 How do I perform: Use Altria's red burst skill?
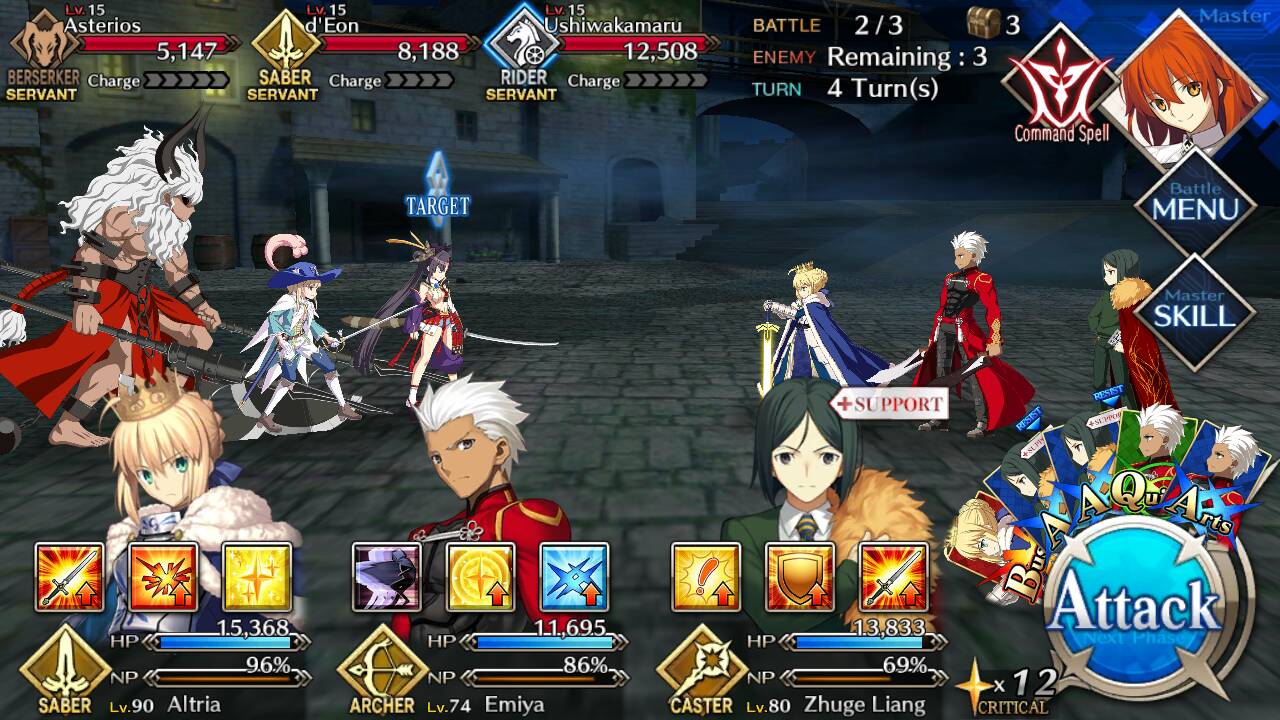163,577
